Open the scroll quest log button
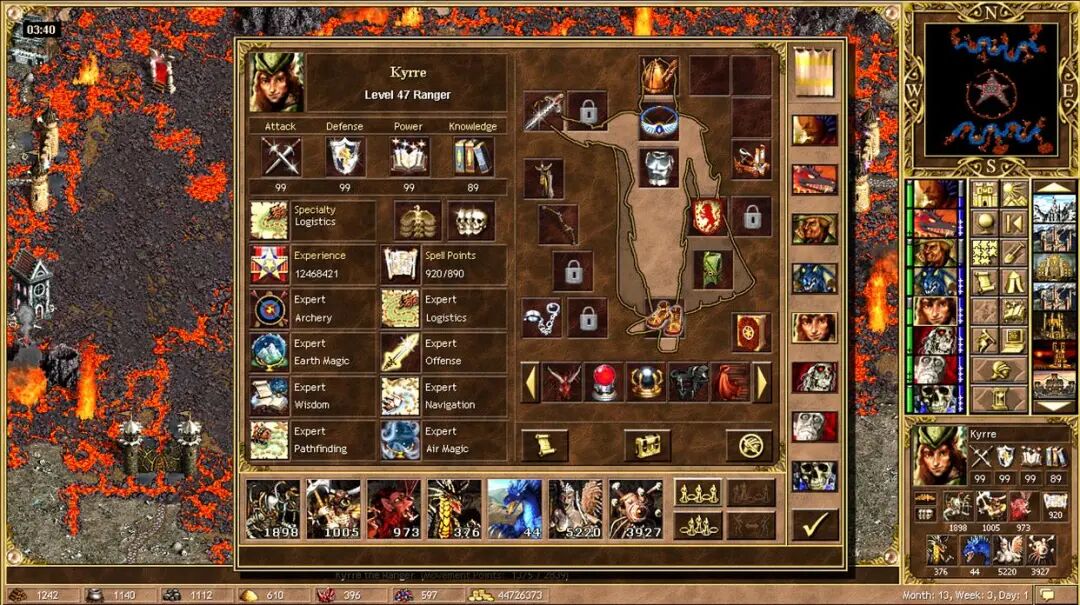The height and width of the screenshot is (605, 1080). click(x=545, y=445)
